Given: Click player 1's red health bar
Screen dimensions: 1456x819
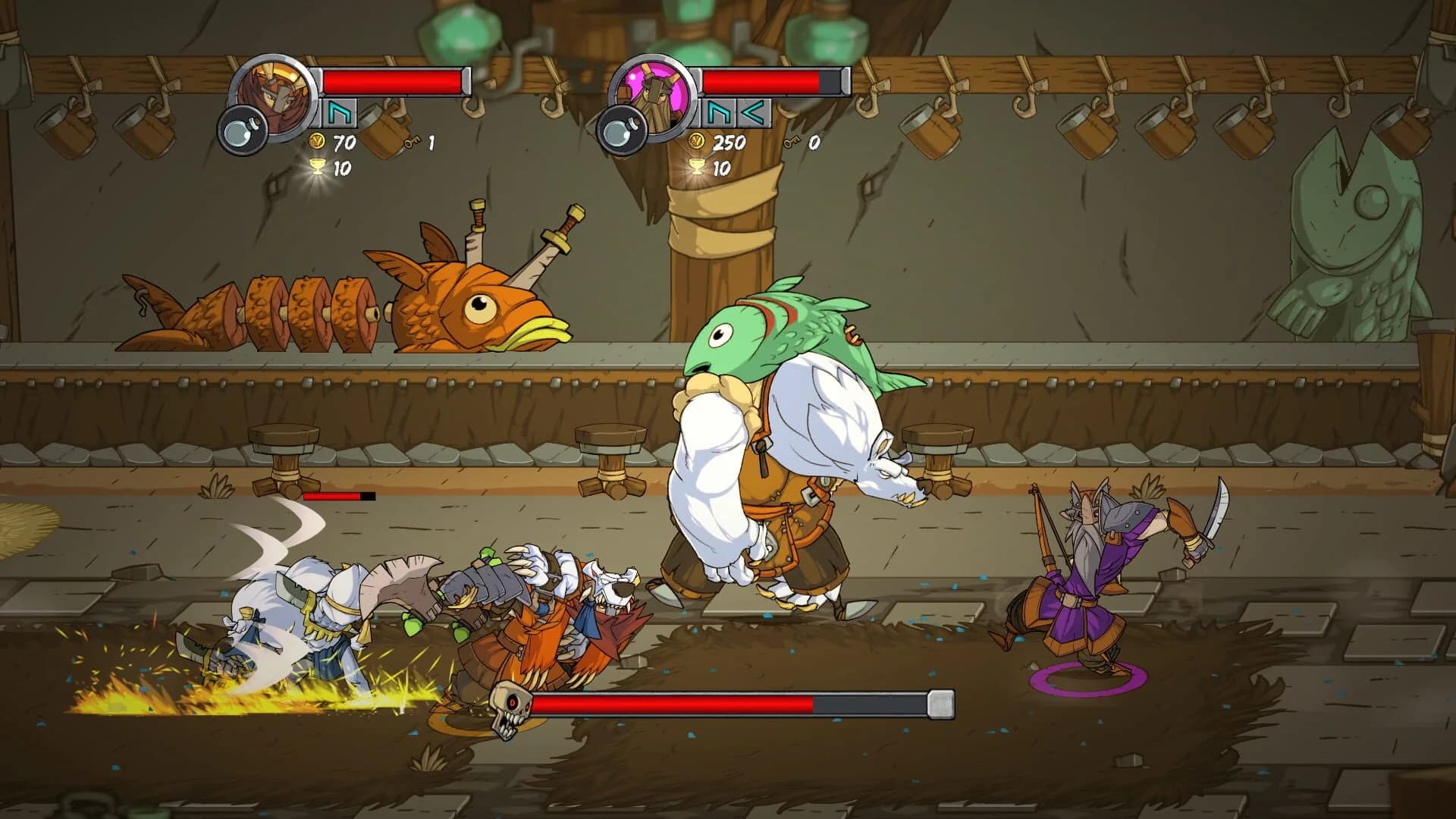Looking at the screenshot, I should (x=393, y=81).
